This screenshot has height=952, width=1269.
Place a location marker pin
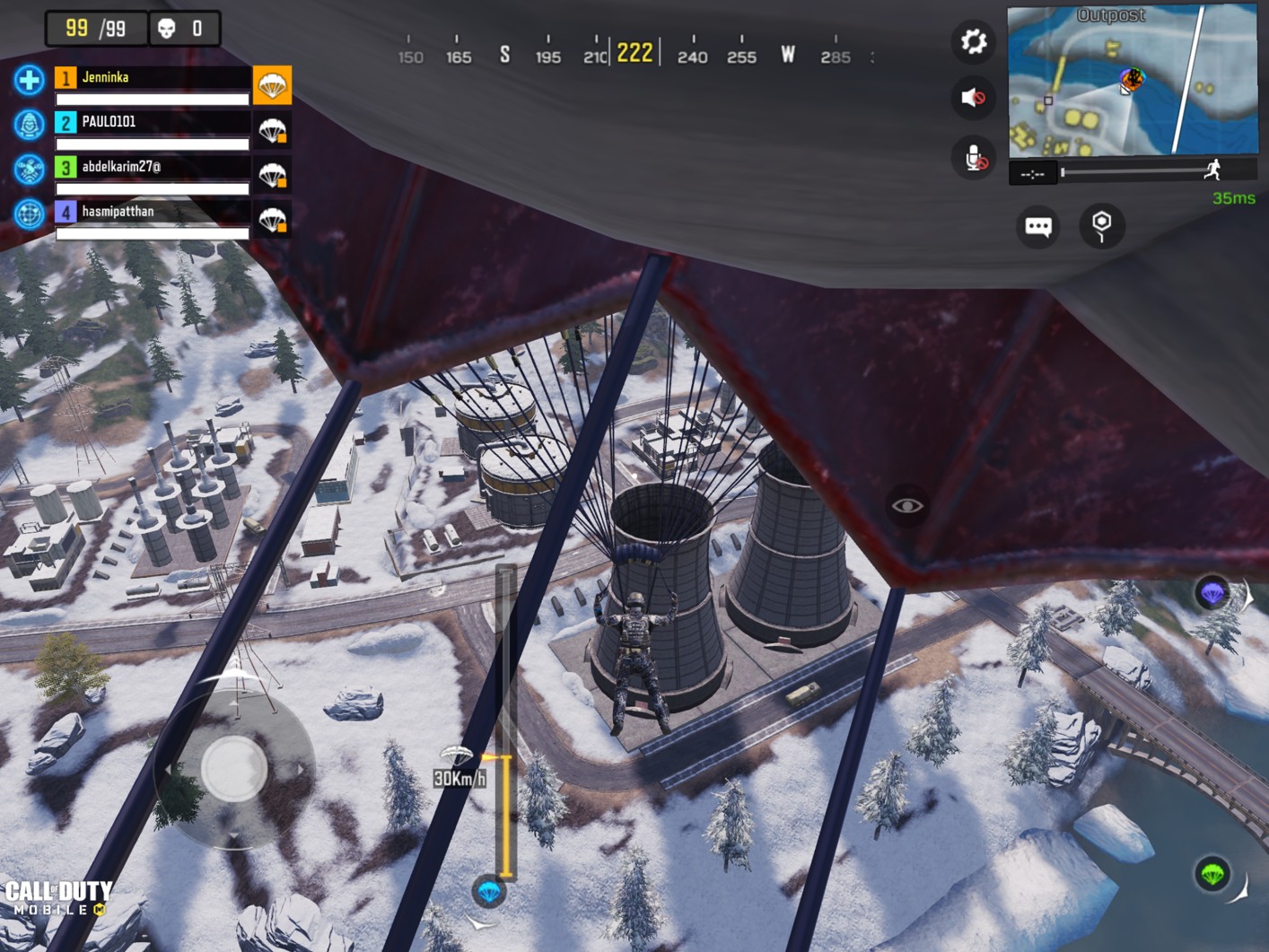coord(1101,225)
